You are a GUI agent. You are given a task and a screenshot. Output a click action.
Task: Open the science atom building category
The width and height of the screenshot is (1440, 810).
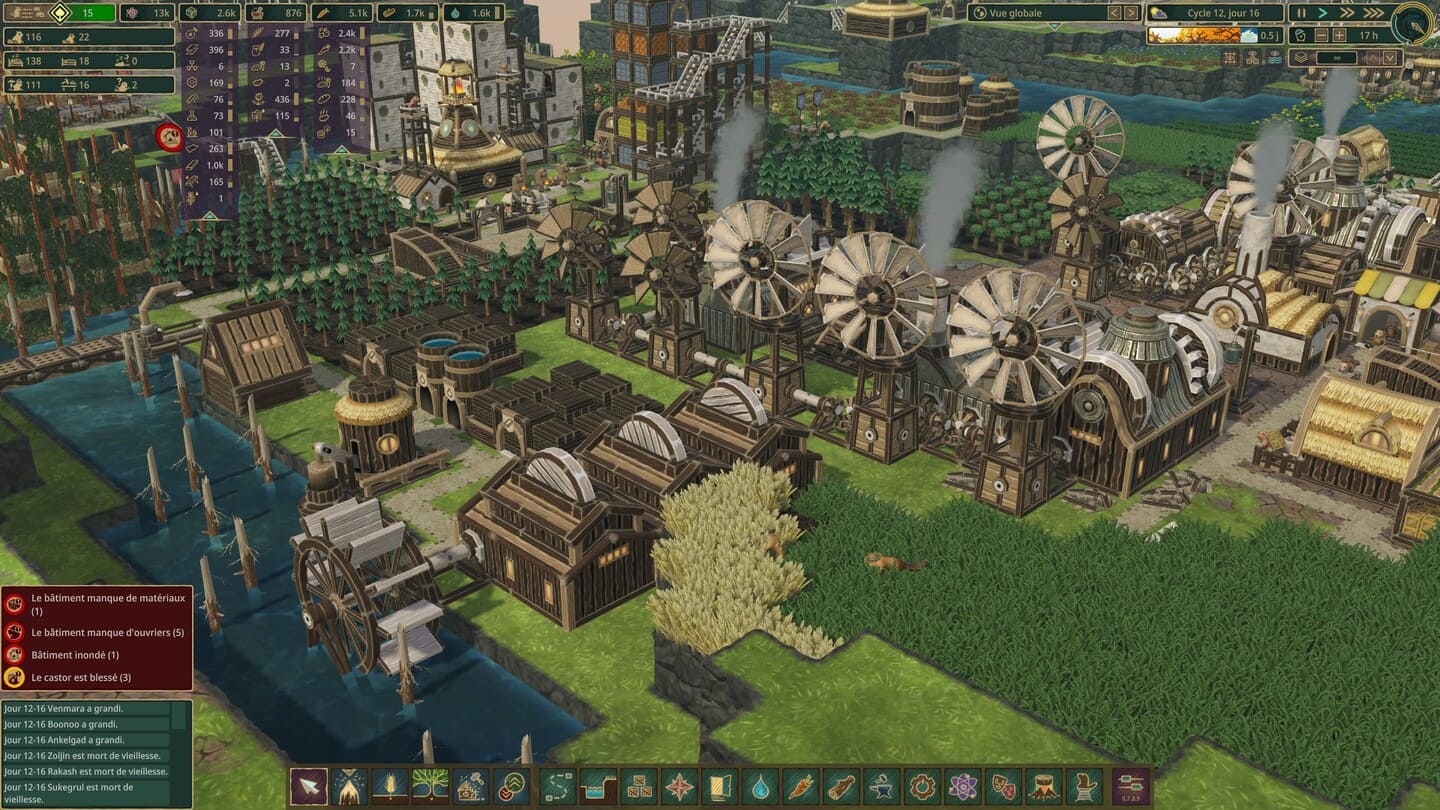pyautogui.click(x=963, y=786)
